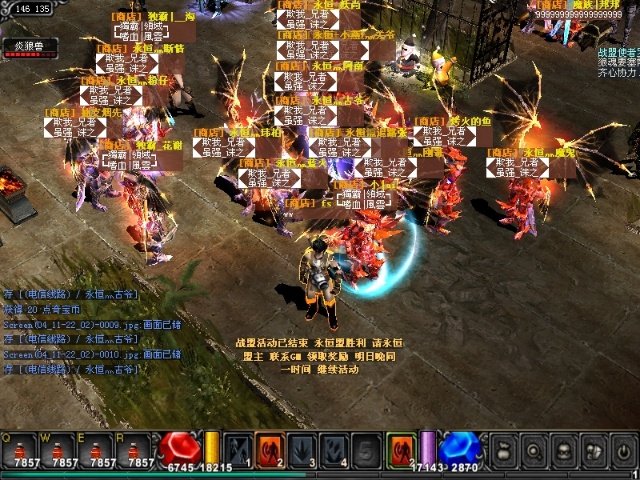
Task: Select the 炎狼兽 target frame
Action: tap(30, 48)
